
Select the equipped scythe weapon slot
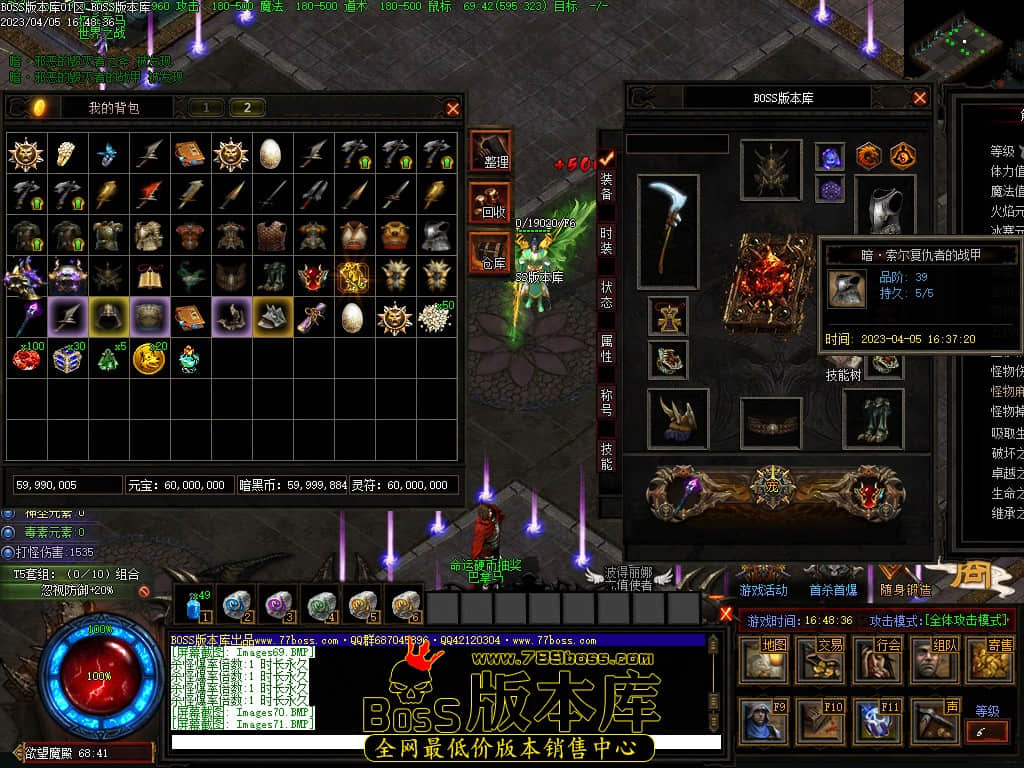point(668,231)
